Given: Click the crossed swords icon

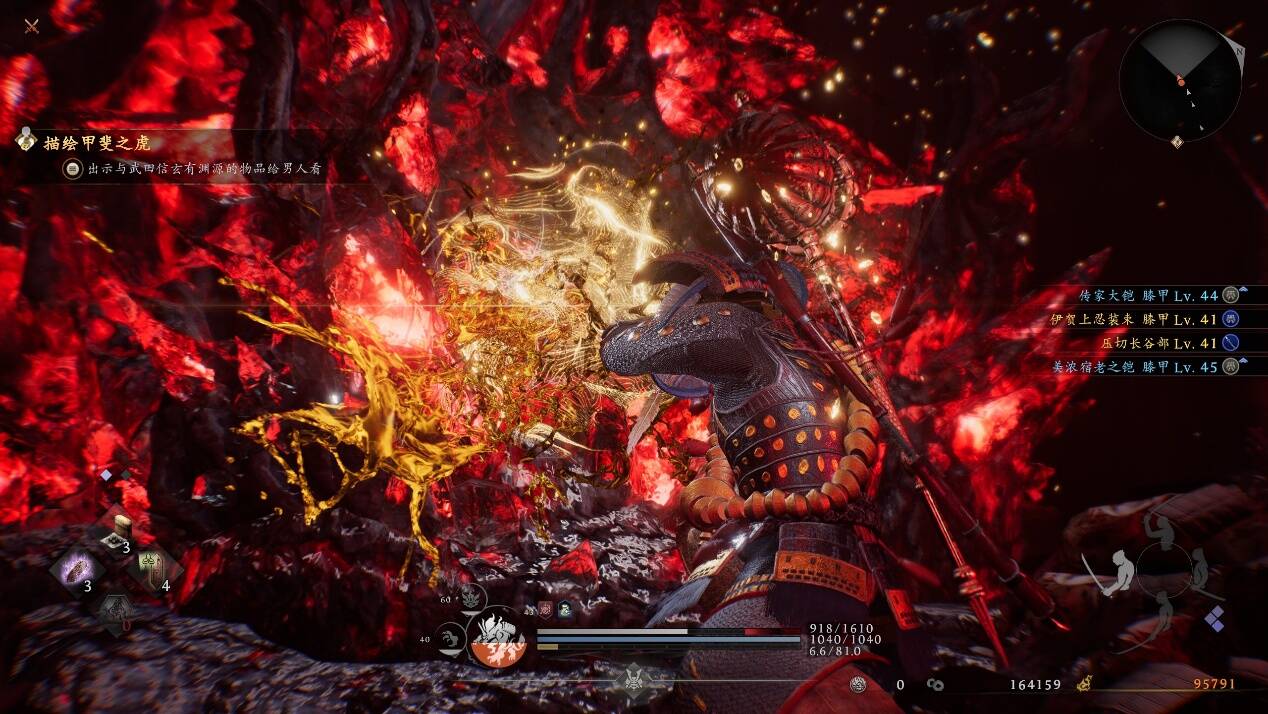Looking at the screenshot, I should 32,25.
